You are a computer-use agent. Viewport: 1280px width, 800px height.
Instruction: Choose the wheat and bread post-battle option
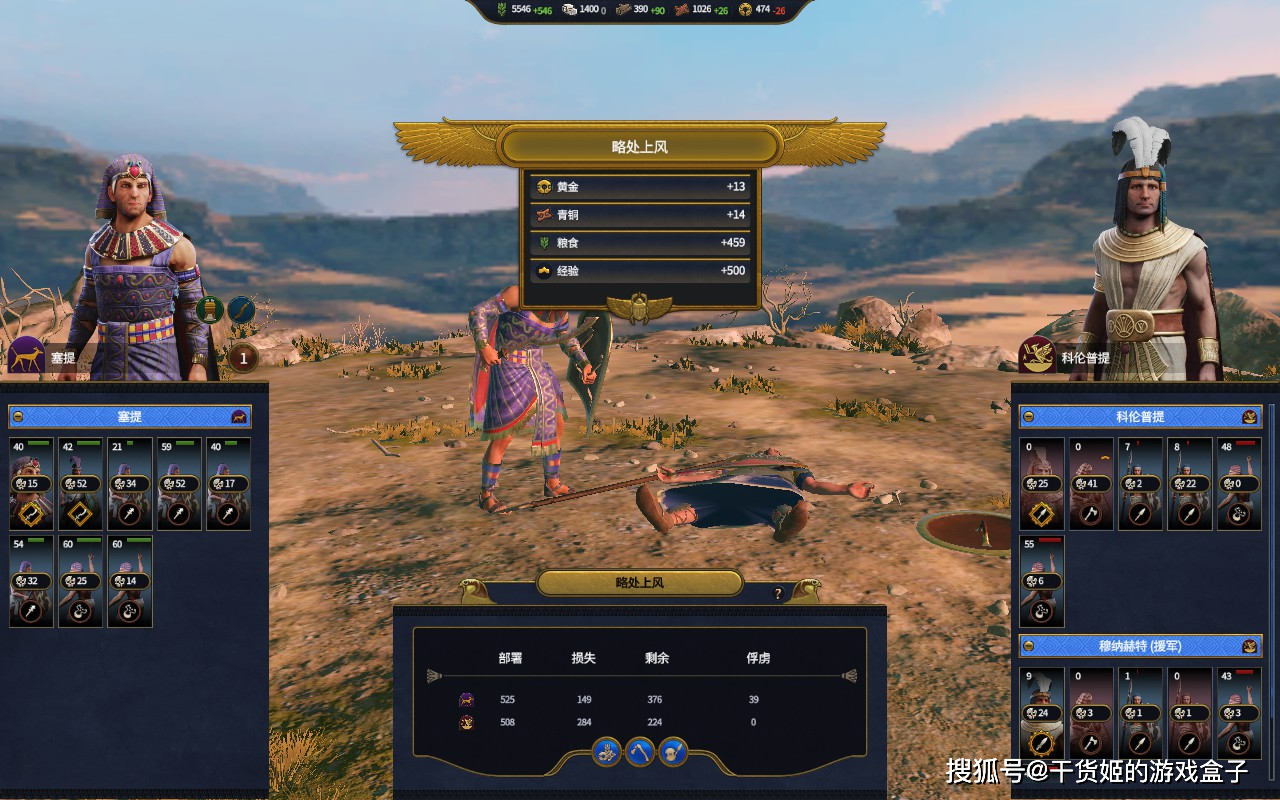pyautogui.click(x=606, y=751)
